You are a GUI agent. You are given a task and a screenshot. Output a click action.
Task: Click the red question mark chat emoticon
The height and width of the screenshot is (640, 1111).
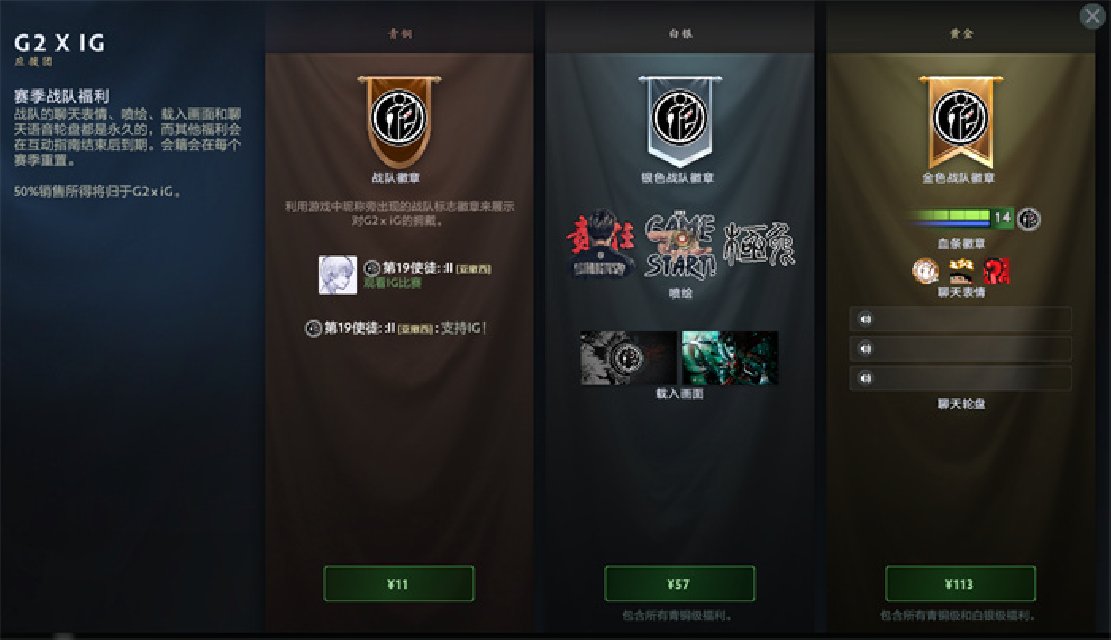pos(996,271)
